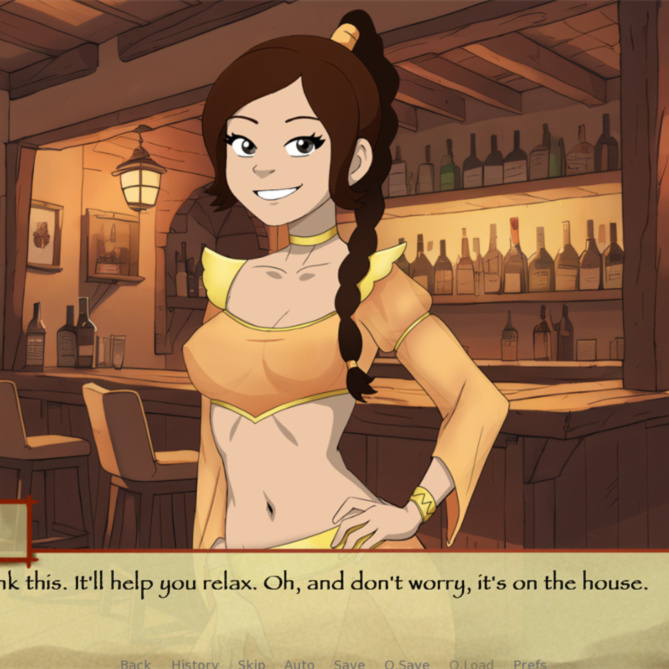
Task: Open the Prefs settings
Action: click(x=530, y=663)
